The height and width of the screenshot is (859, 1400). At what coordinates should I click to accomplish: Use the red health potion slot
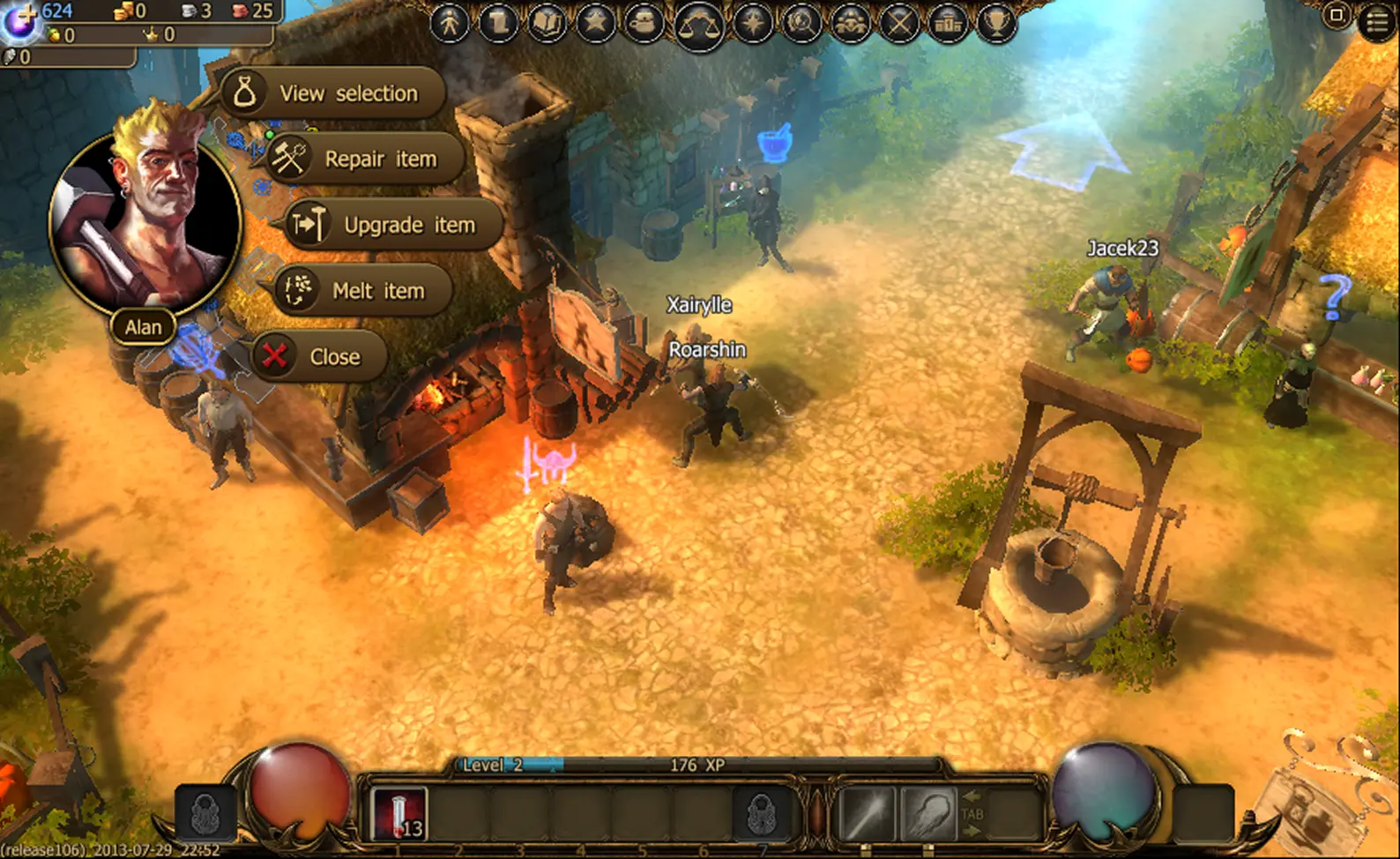click(x=399, y=813)
